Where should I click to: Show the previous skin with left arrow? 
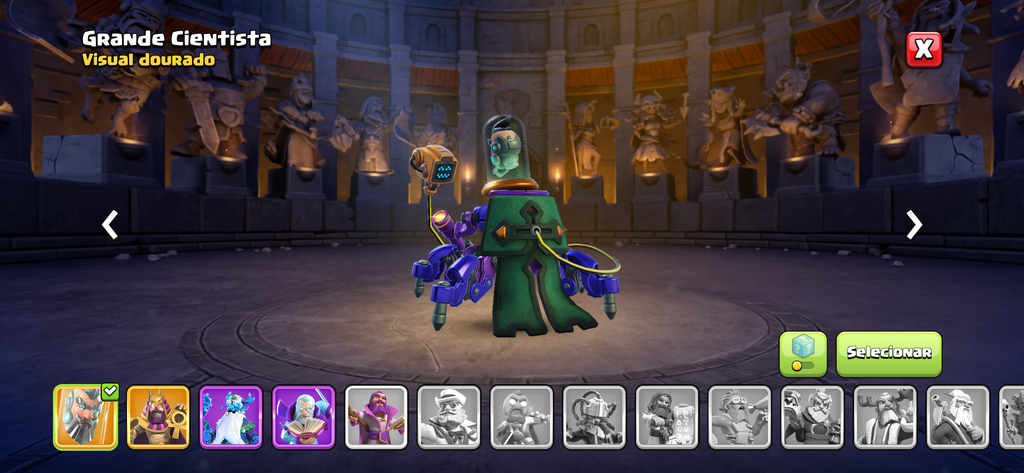tap(110, 225)
